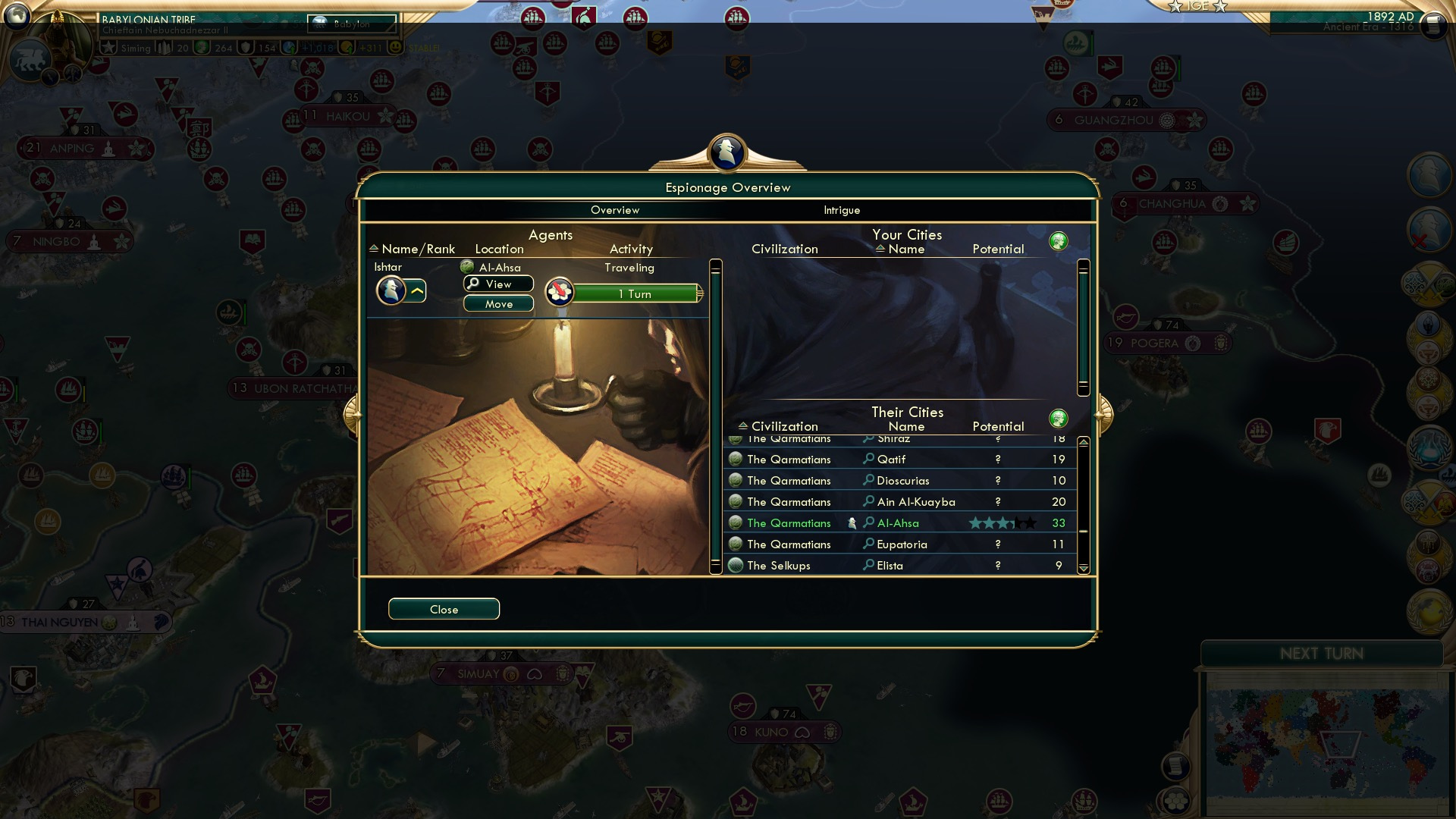Click the hexagon travel icon beside Ishtar's progress bar

tap(559, 292)
